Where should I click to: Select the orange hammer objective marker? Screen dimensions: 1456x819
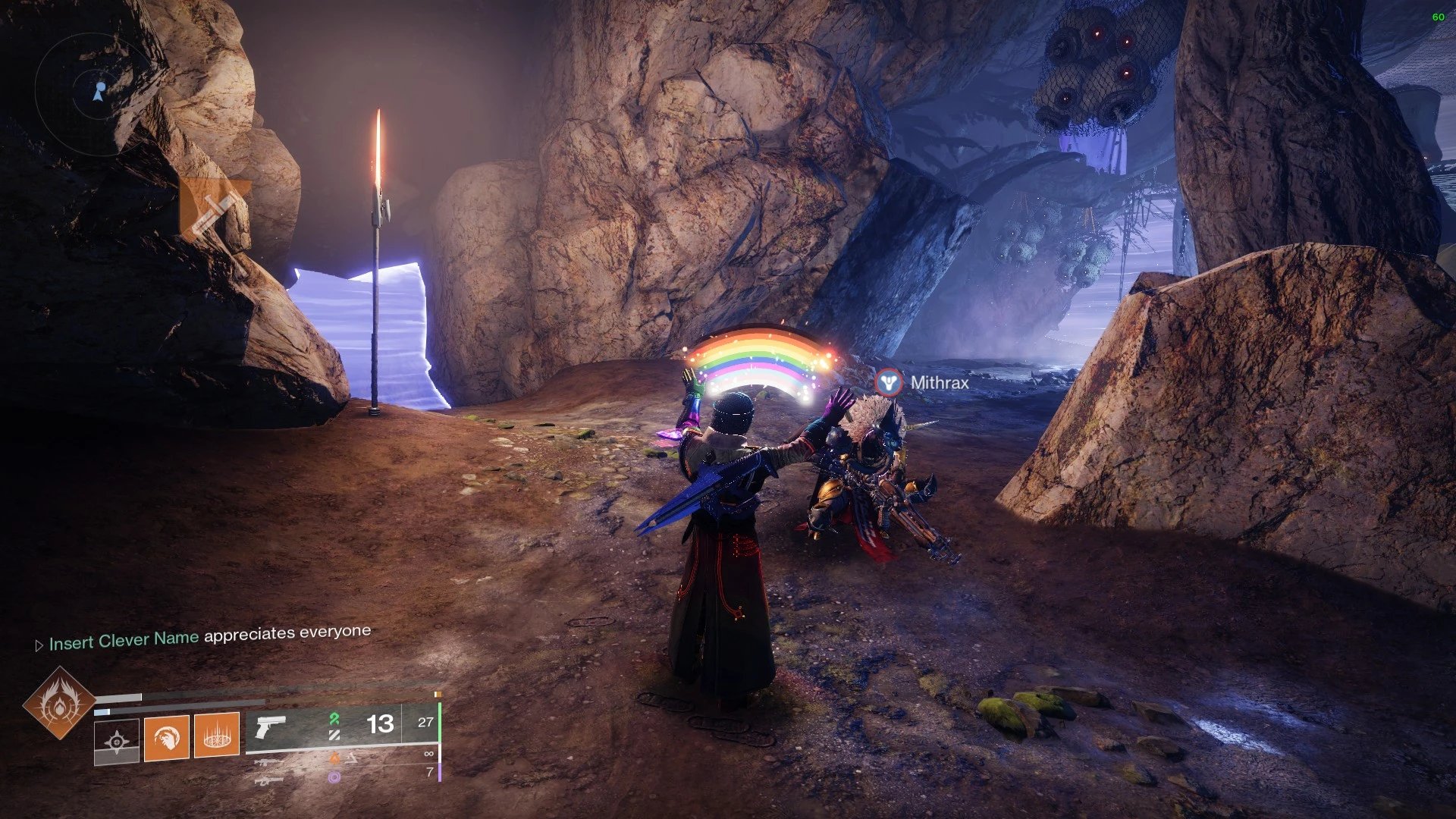coord(212,208)
